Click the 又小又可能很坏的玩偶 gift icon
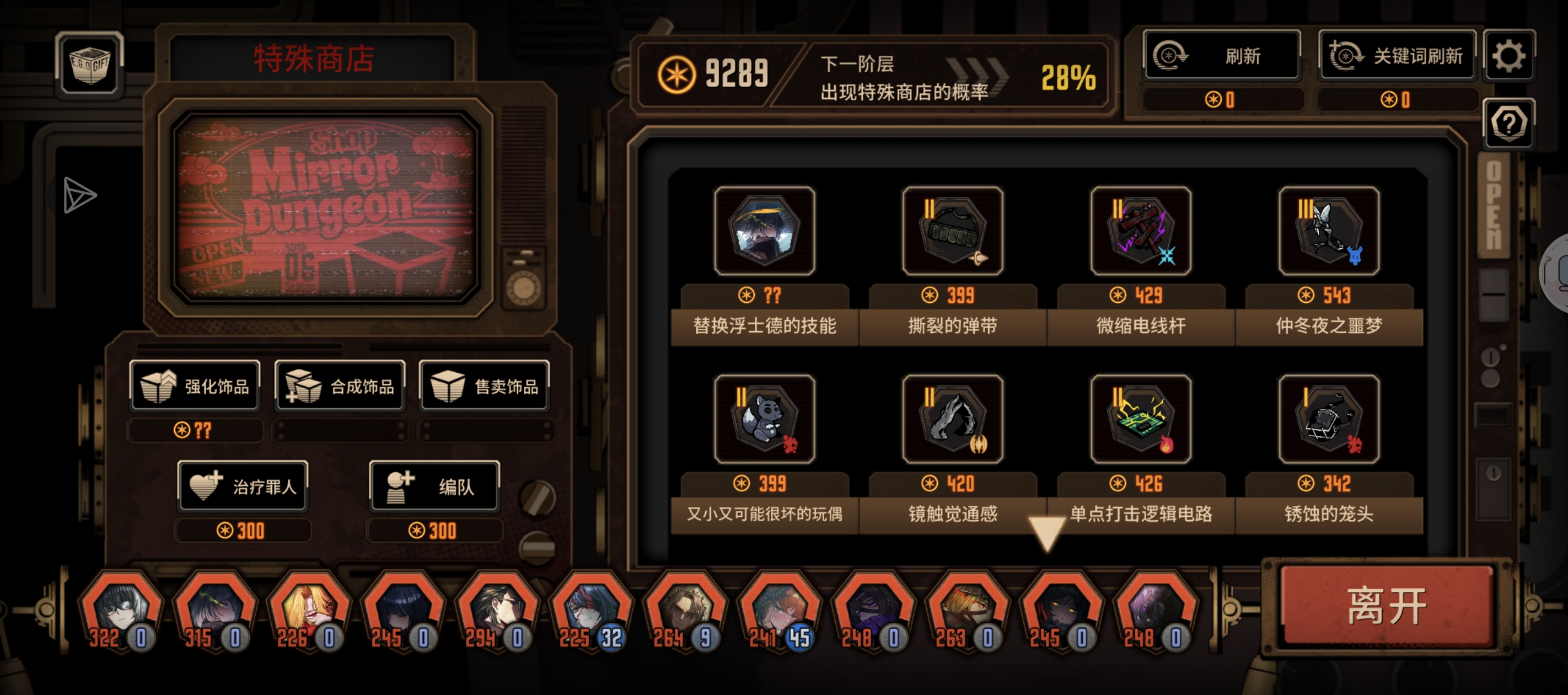This screenshot has width=1568, height=695. tap(764, 419)
